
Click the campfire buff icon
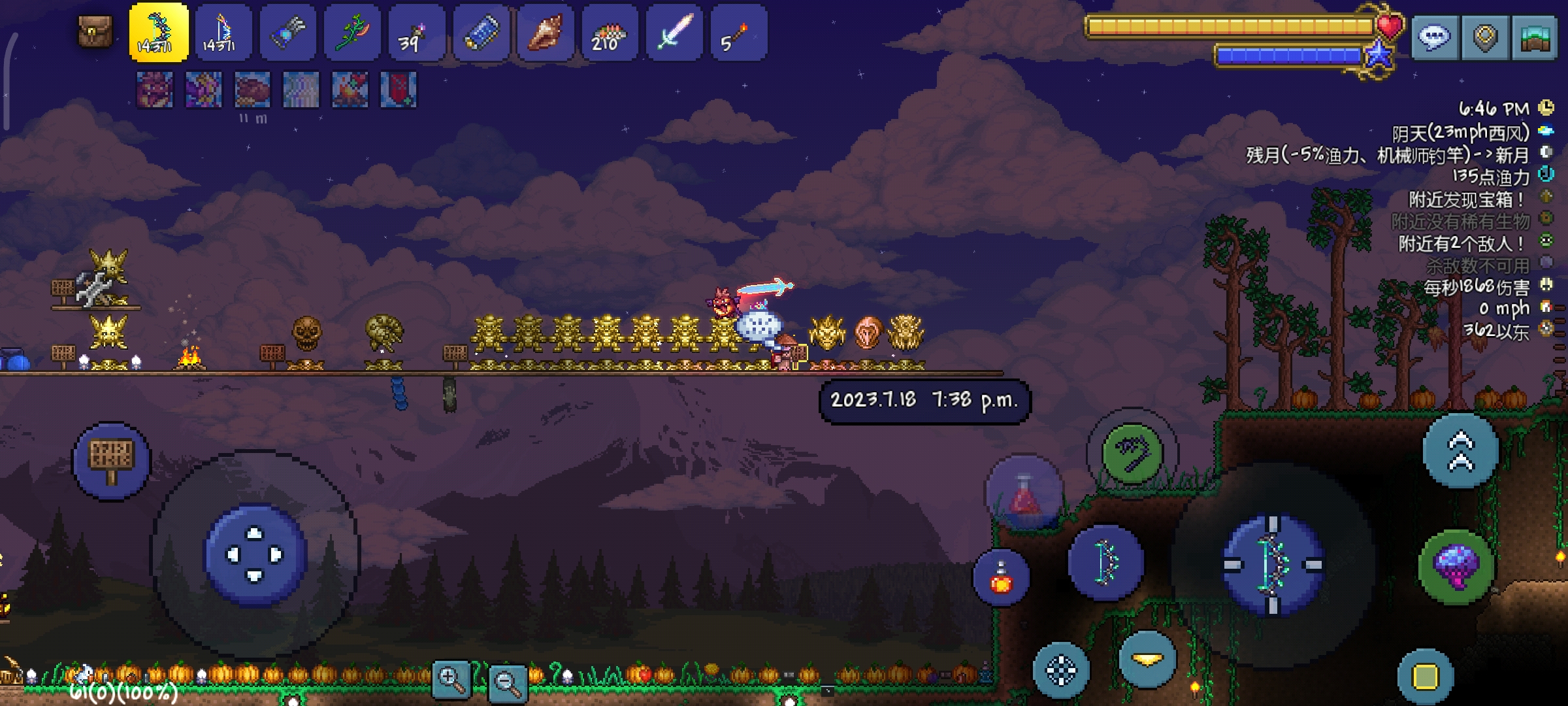point(350,90)
